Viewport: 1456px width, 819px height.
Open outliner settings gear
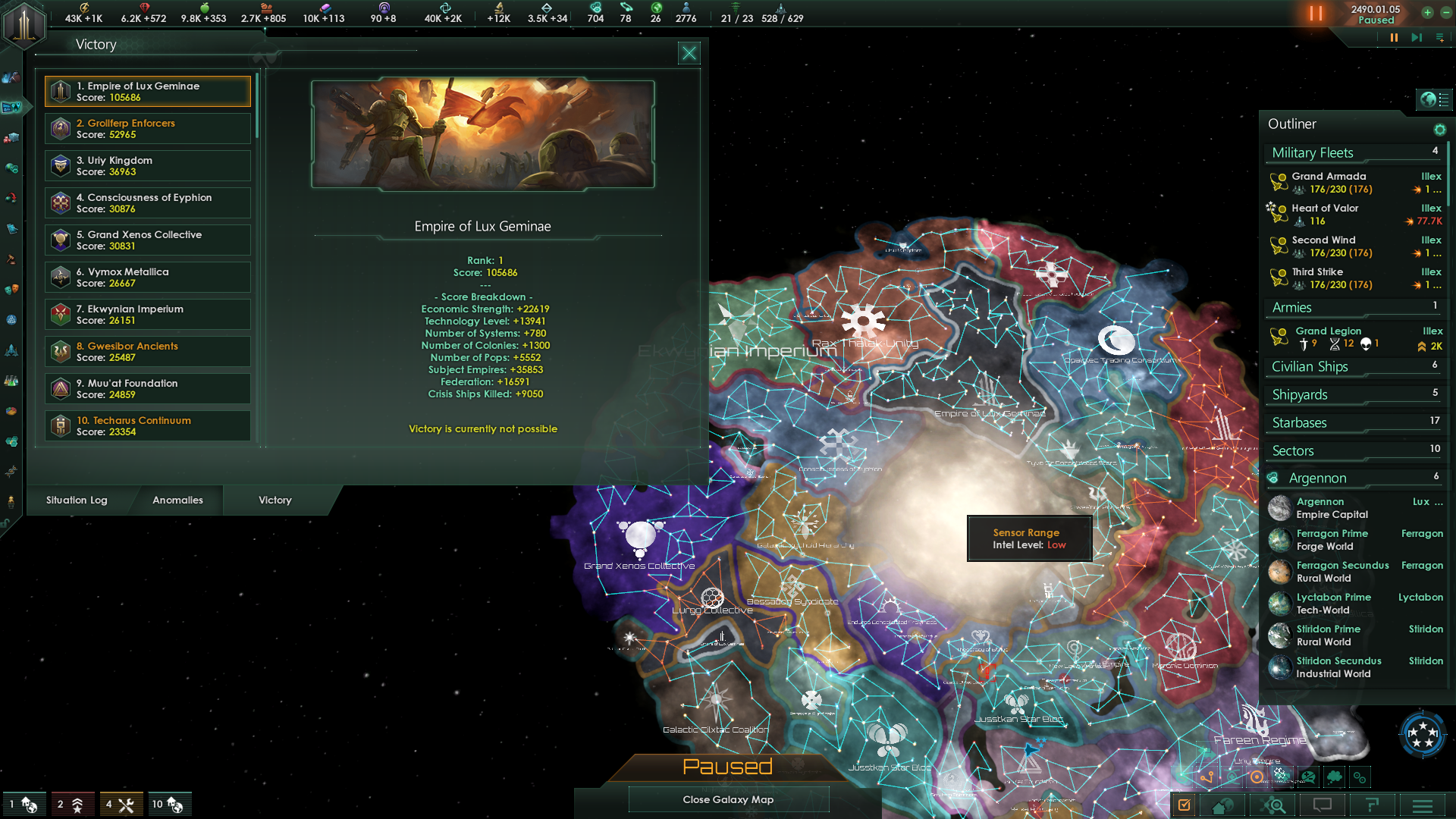(x=1439, y=130)
